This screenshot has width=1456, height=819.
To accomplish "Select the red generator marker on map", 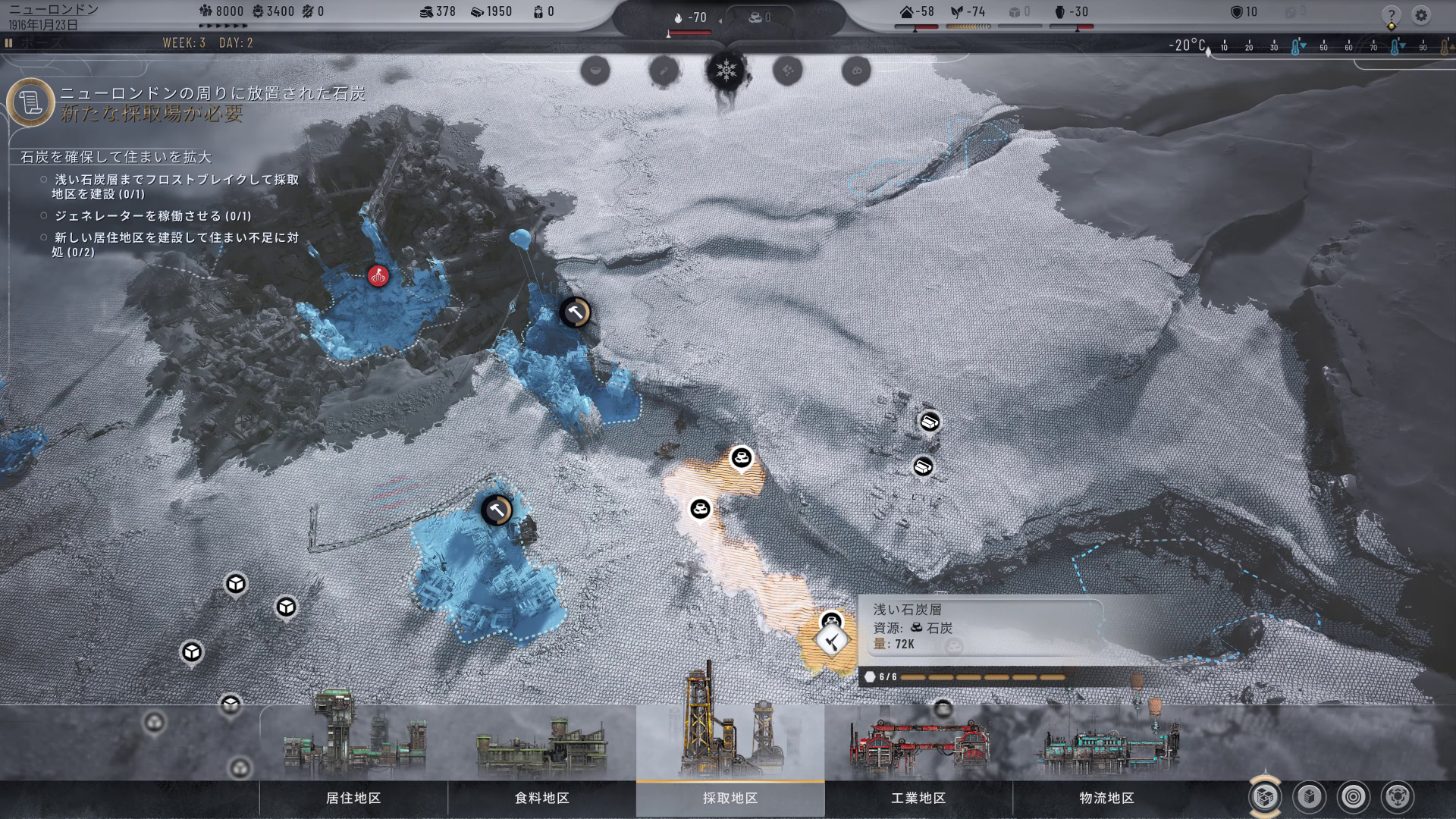I will pyautogui.click(x=378, y=275).
